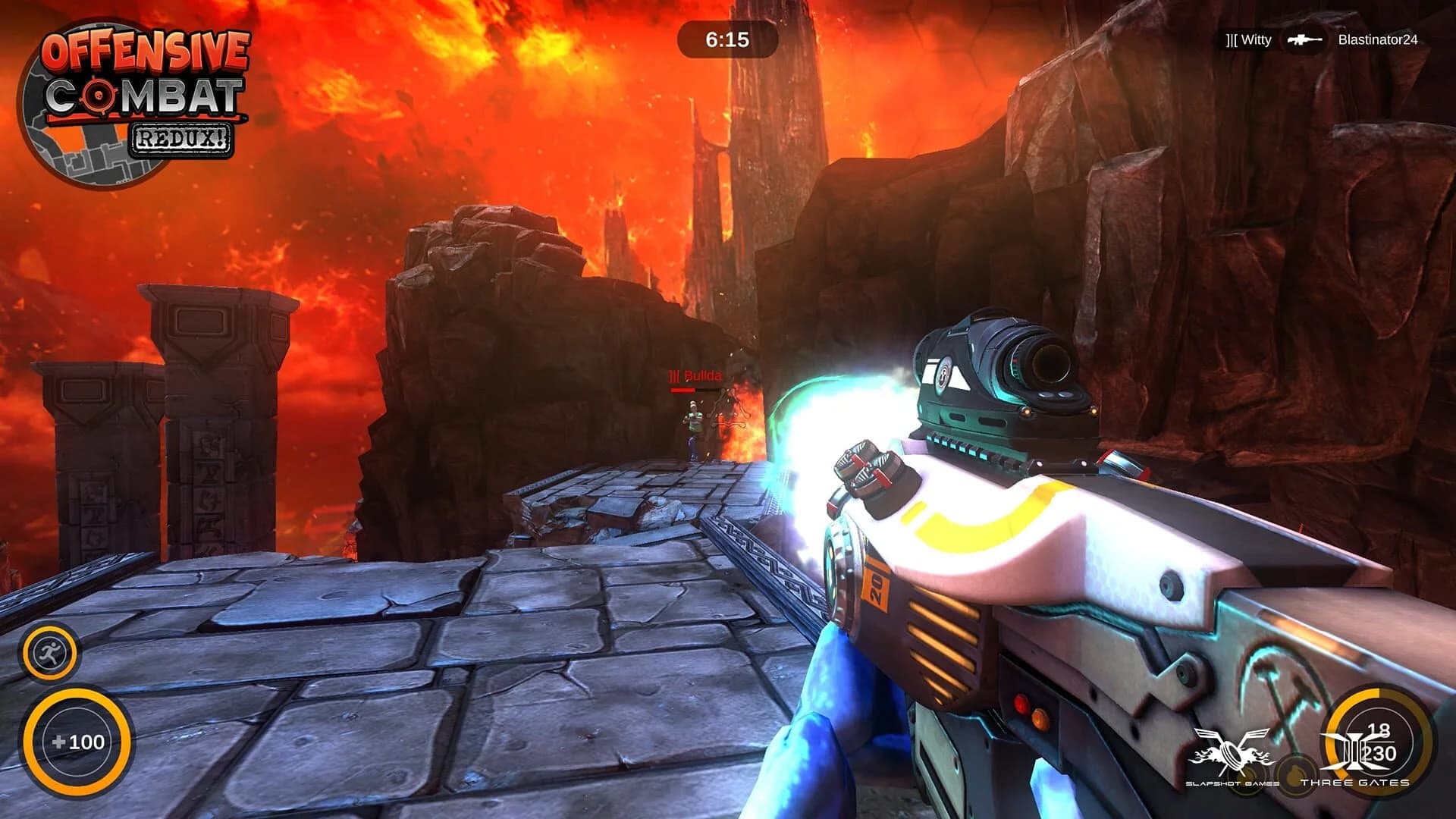Click the first grenade icon near ammo counter
Viewport: 1456px width, 819px height.
pyautogui.click(x=1247, y=778)
